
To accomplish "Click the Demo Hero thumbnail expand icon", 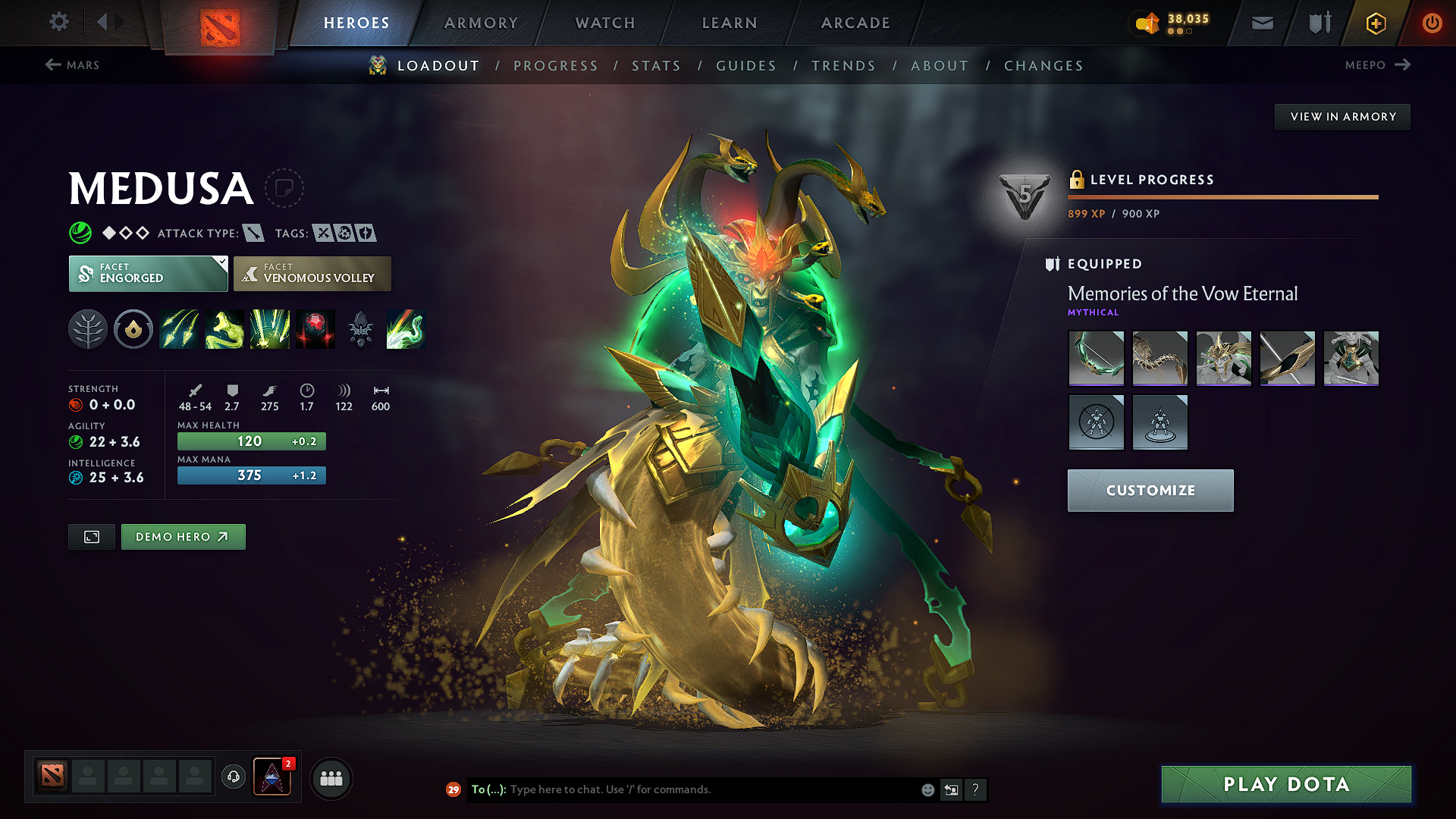I will [91, 536].
